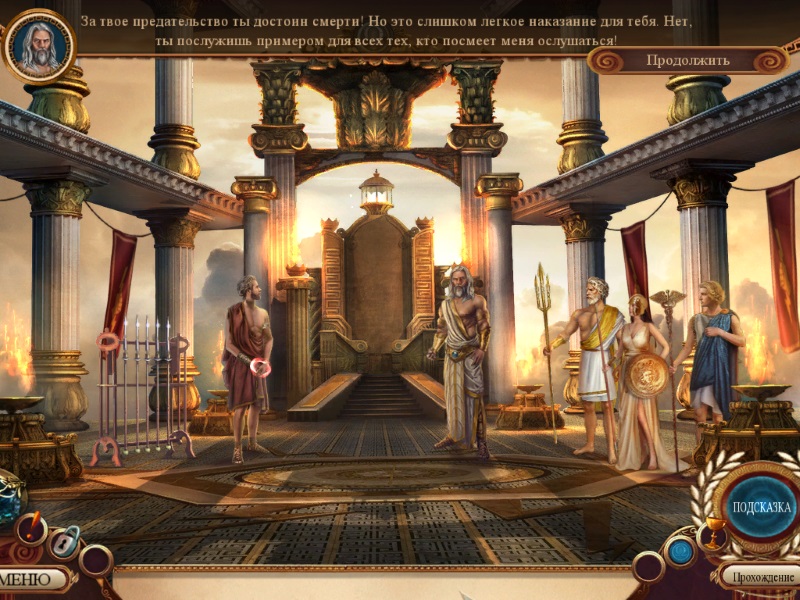
Task: Activate the blue omega medallion icon
Action: [x=681, y=551]
